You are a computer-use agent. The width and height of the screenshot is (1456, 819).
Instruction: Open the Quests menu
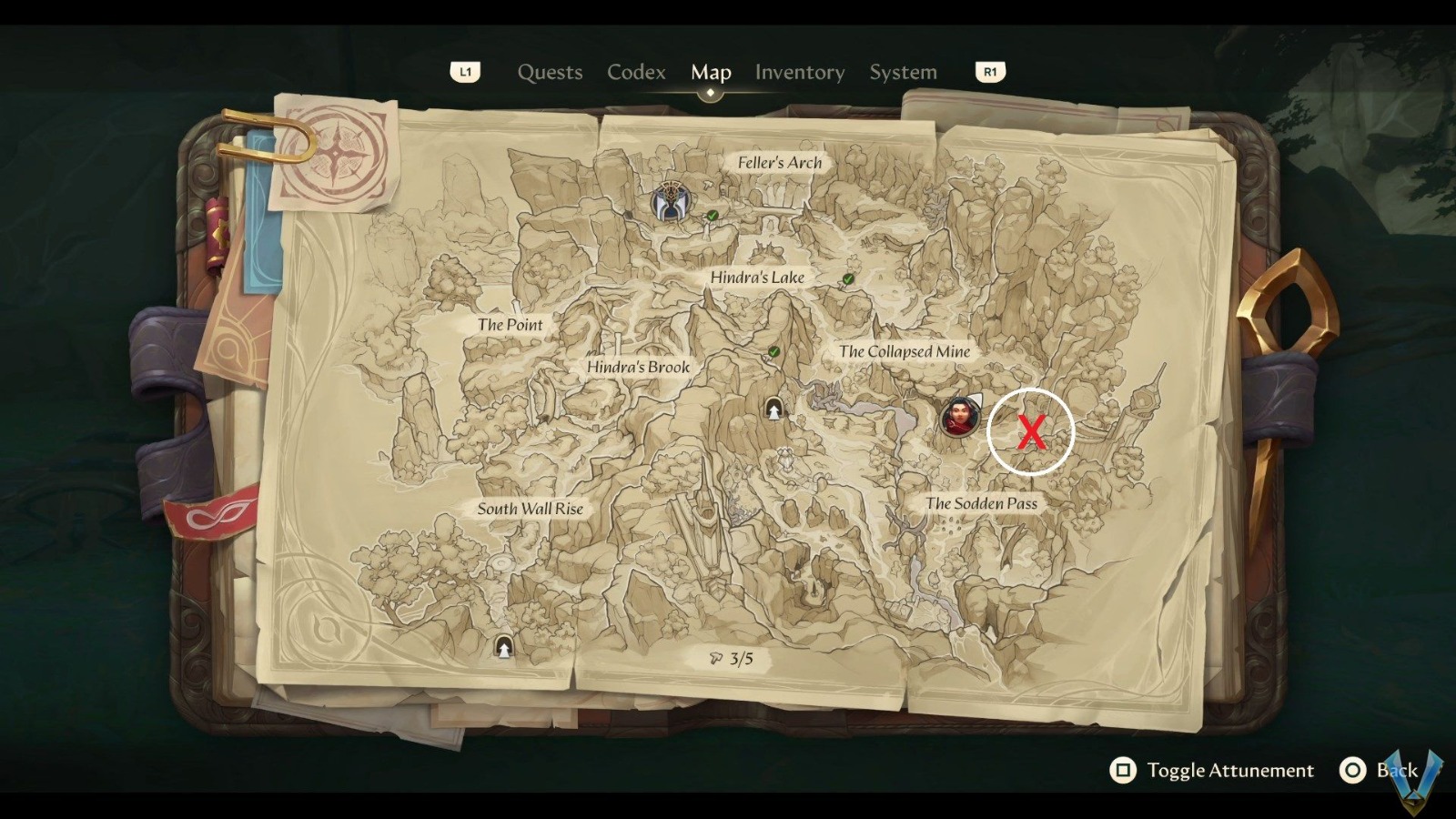tap(550, 72)
